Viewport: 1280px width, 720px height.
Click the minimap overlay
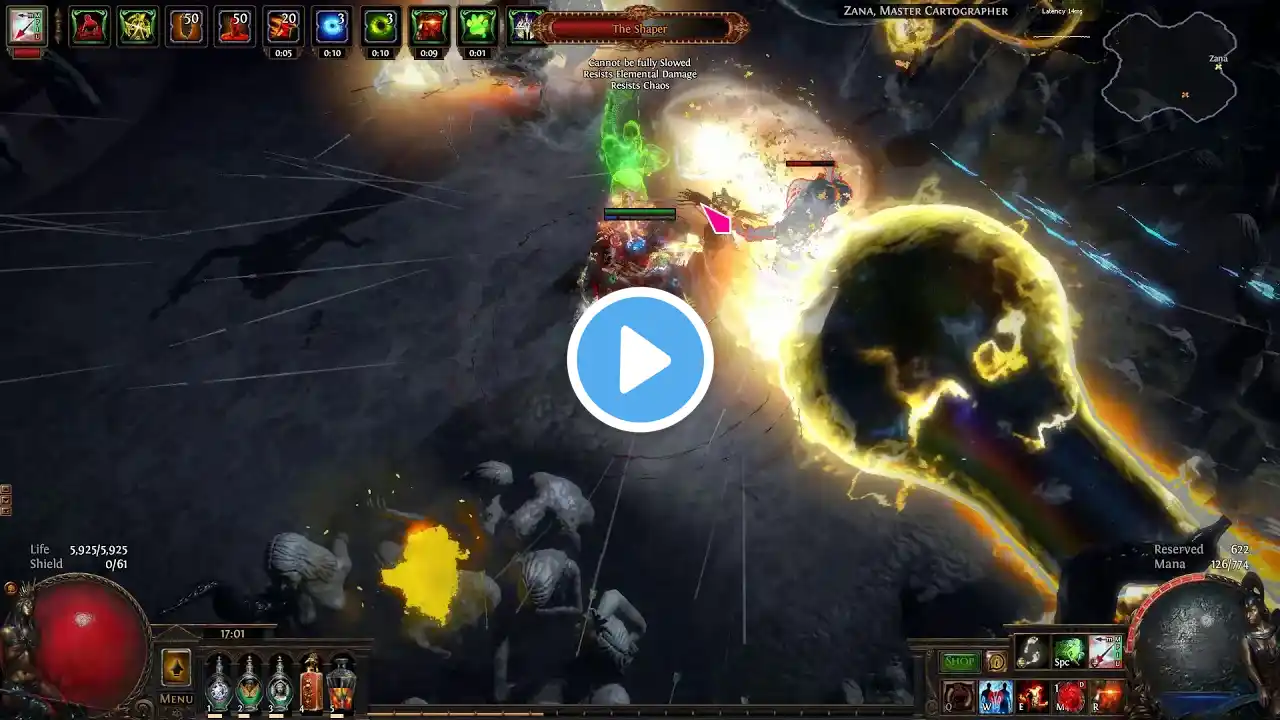(1169, 67)
